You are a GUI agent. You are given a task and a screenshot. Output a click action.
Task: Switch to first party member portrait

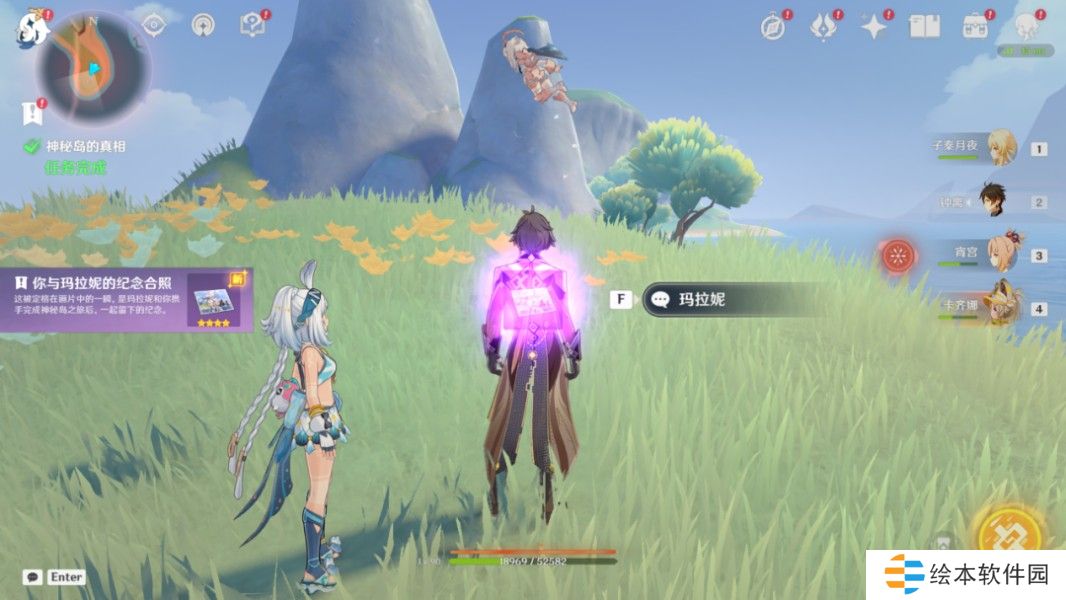click(x=1001, y=148)
